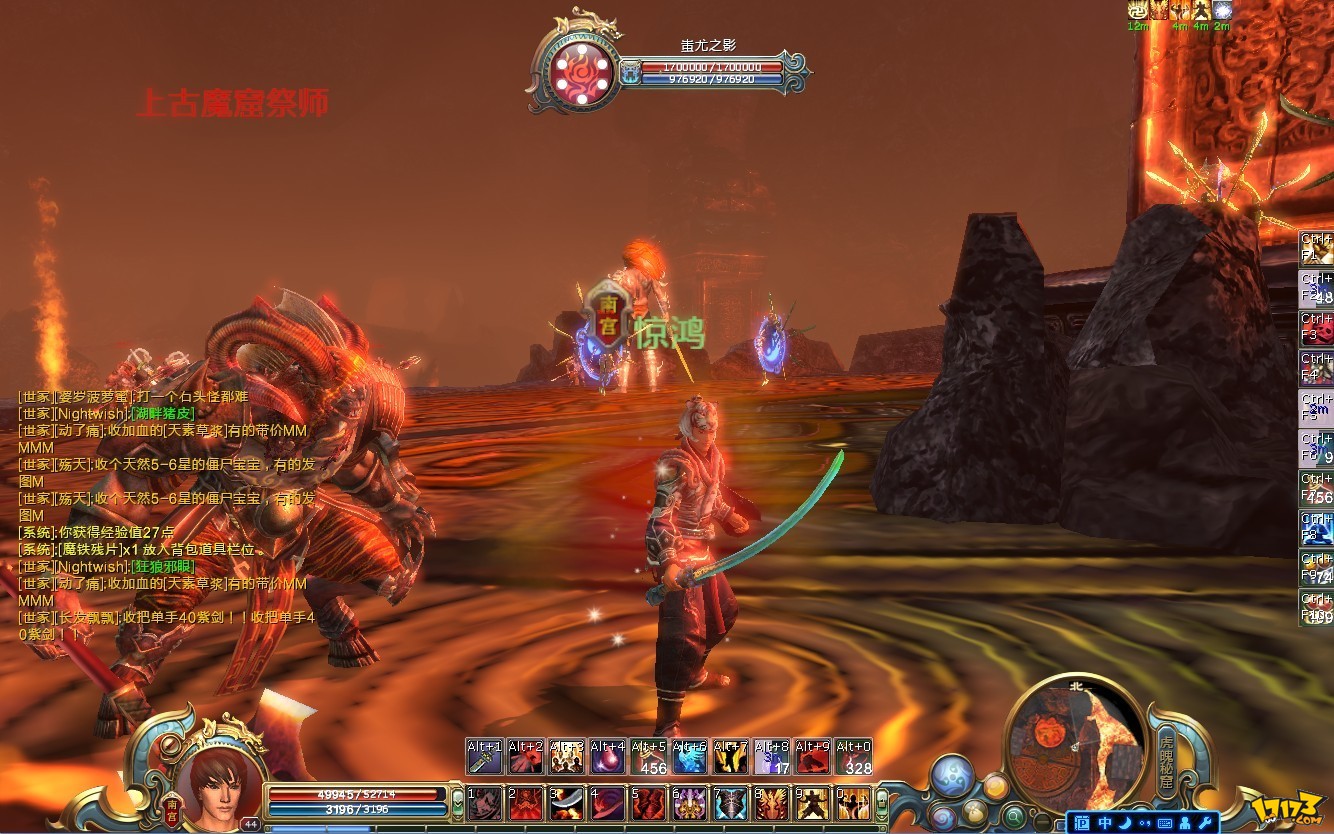The image size is (1334, 834).
Task: Activate the Alt+1 sword skill slot
Action: [x=485, y=757]
